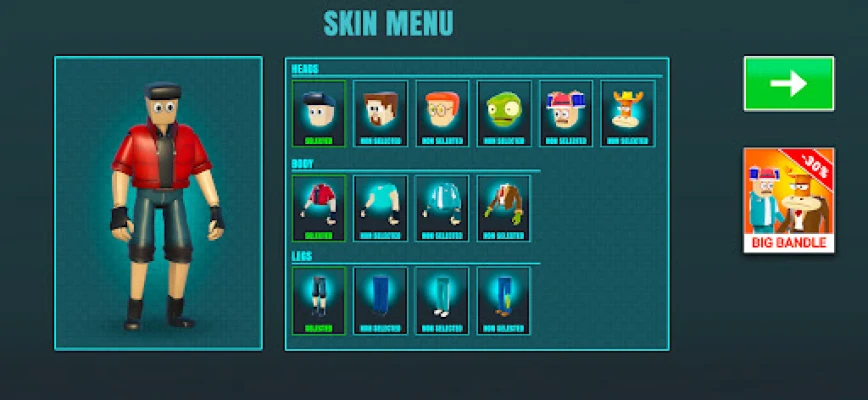Pick the orange-haired head with glasses

[x=443, y=113]
